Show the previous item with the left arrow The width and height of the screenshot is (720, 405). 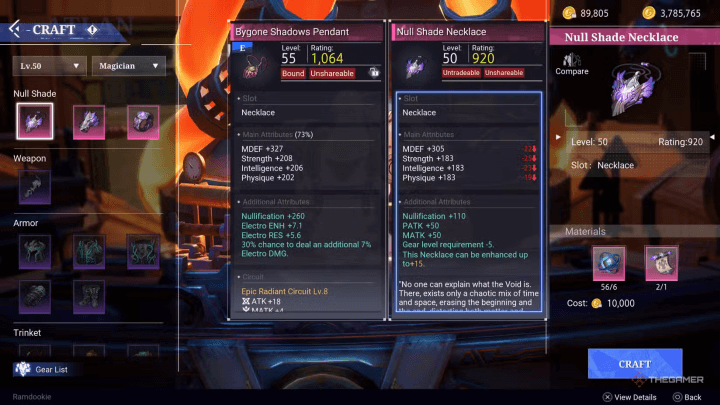click(x=558, y=136)
